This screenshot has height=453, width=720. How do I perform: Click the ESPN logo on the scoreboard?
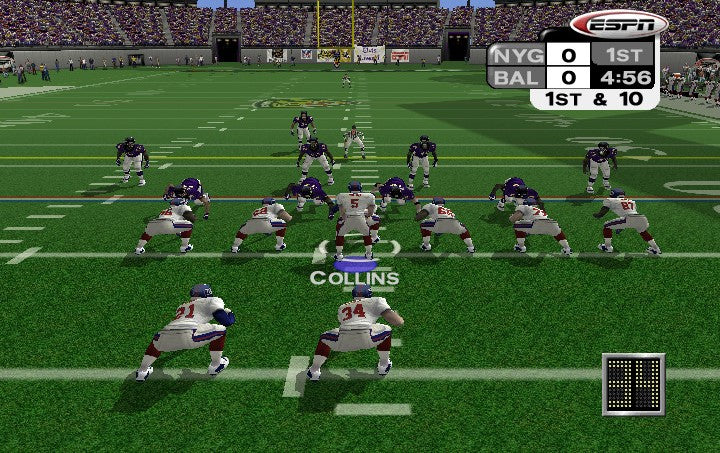tap(618, 24)
